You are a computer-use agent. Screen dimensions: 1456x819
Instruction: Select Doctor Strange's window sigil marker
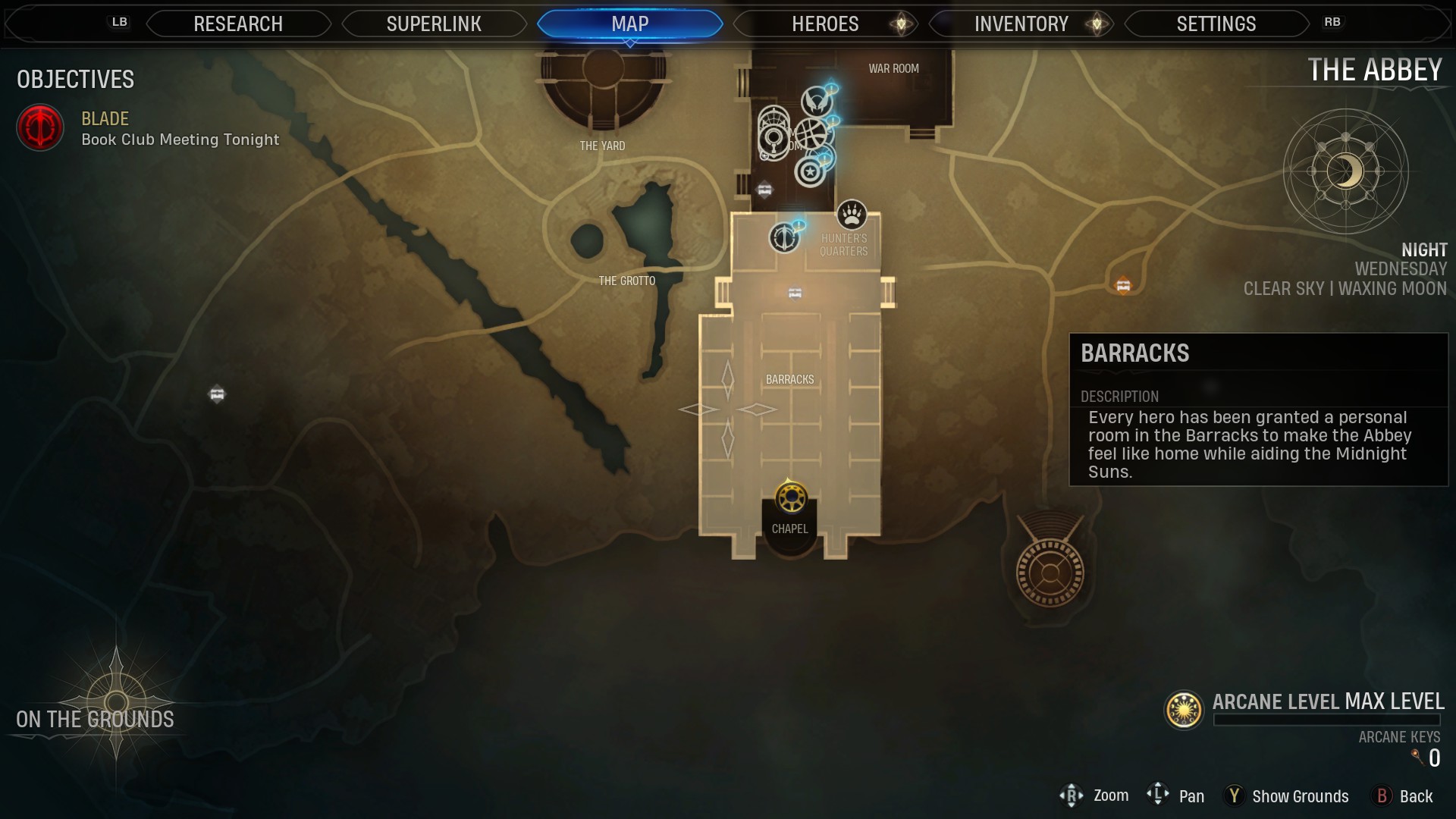[x=811, y=133]
